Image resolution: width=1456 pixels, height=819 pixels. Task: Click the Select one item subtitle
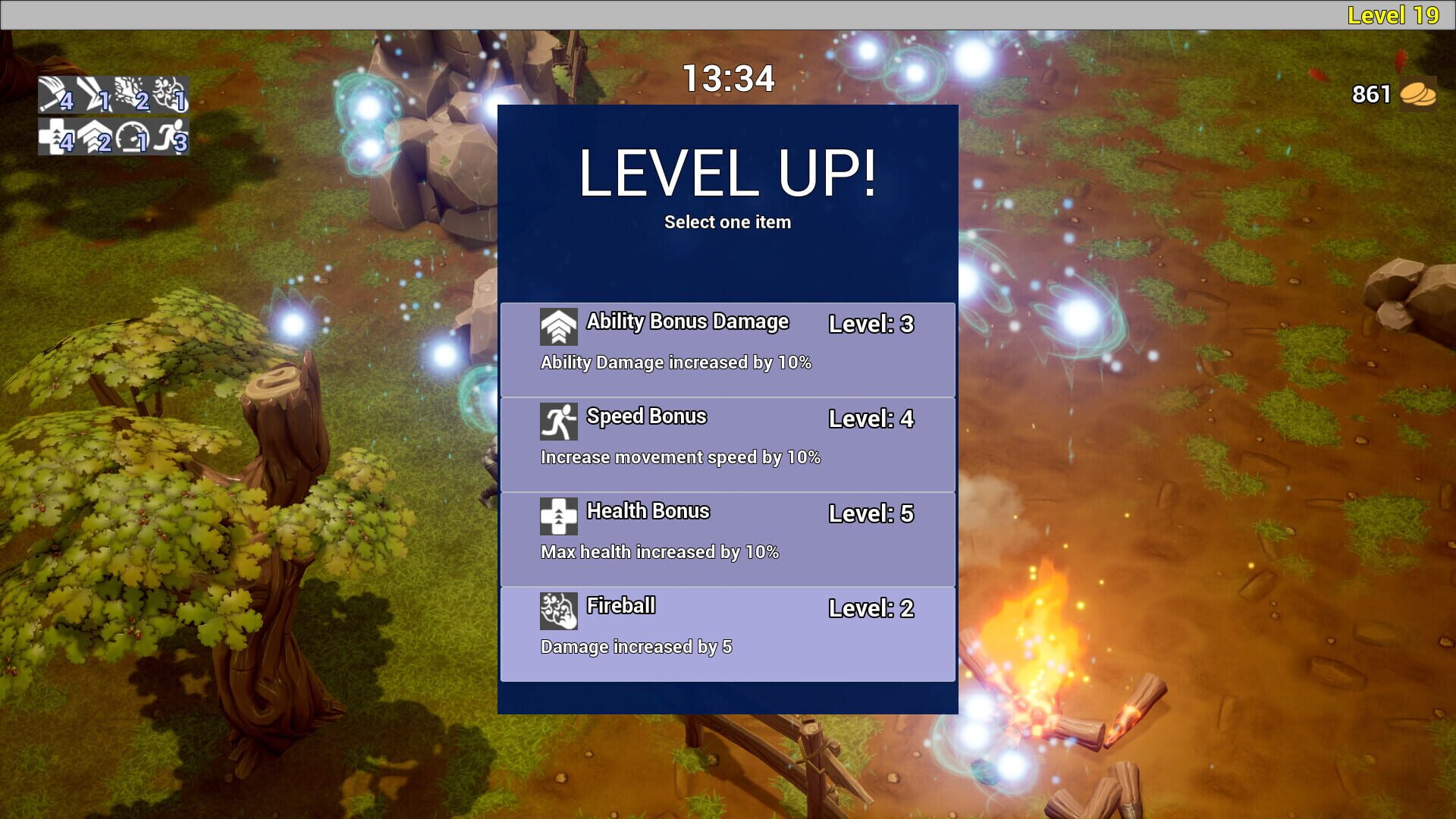point(726,221)
